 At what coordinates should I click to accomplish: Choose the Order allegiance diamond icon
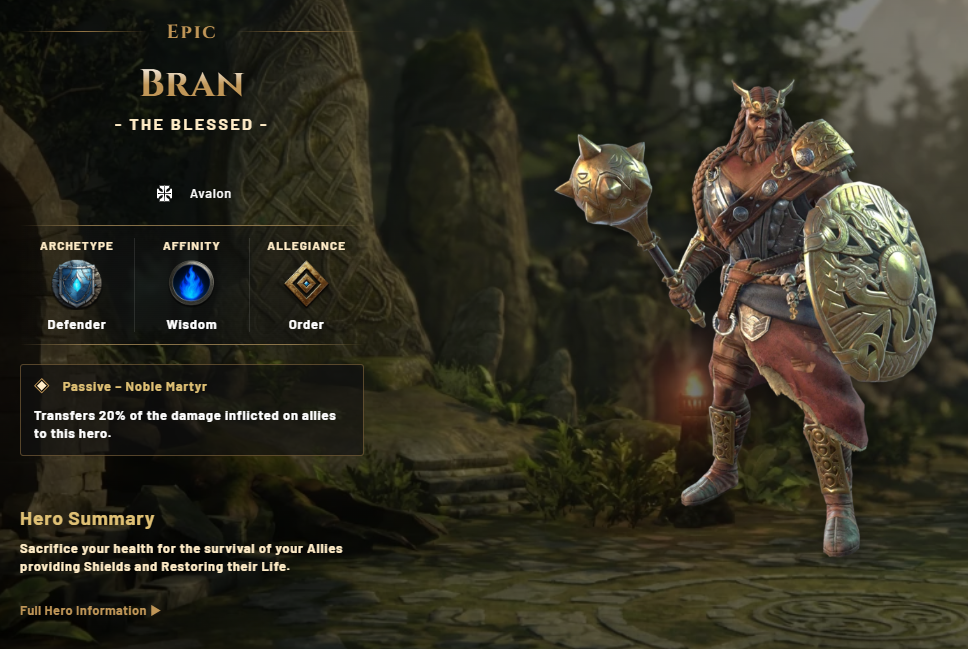[306, 284]
